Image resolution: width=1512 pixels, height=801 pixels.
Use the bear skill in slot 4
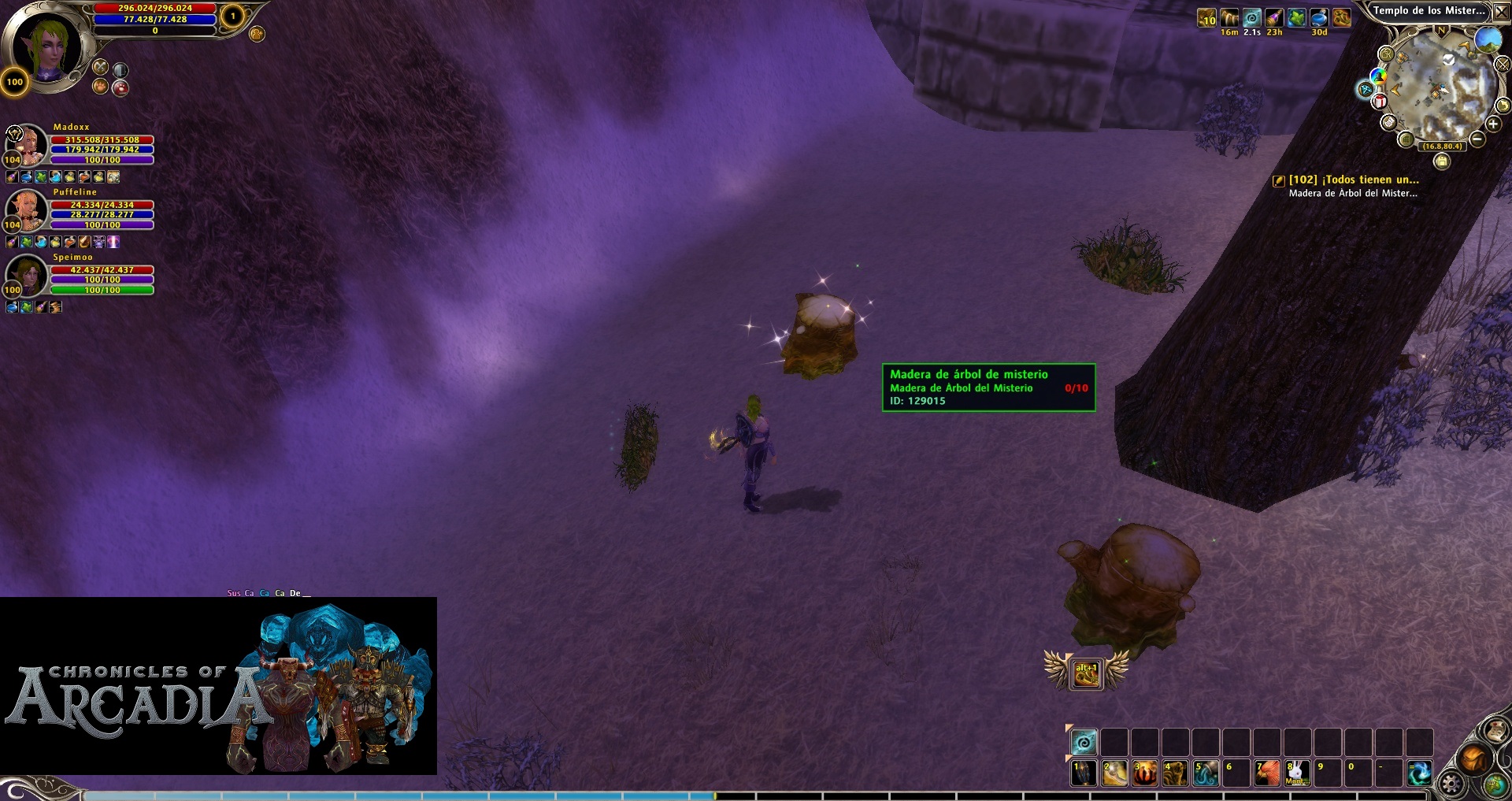[x=1175, y=773]
